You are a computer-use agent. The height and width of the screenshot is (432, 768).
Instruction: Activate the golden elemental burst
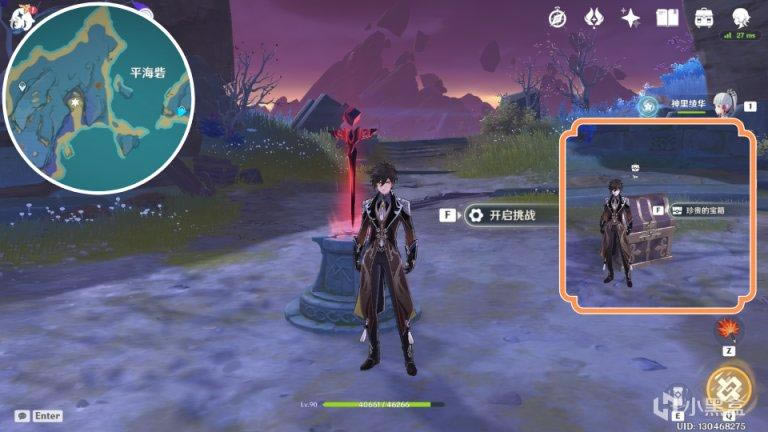(728, 388)
